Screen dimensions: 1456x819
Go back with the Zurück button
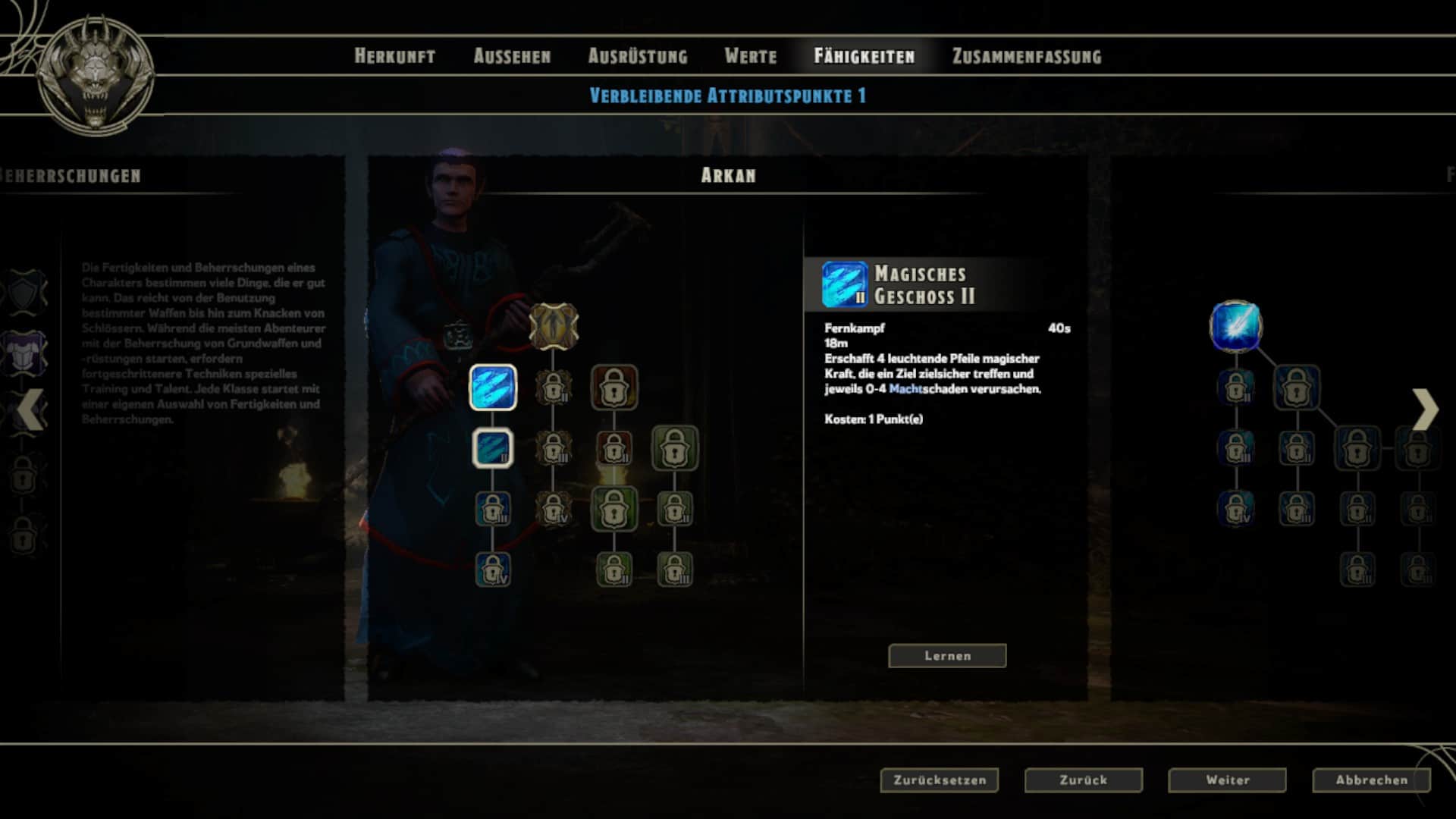[1083, 780]
